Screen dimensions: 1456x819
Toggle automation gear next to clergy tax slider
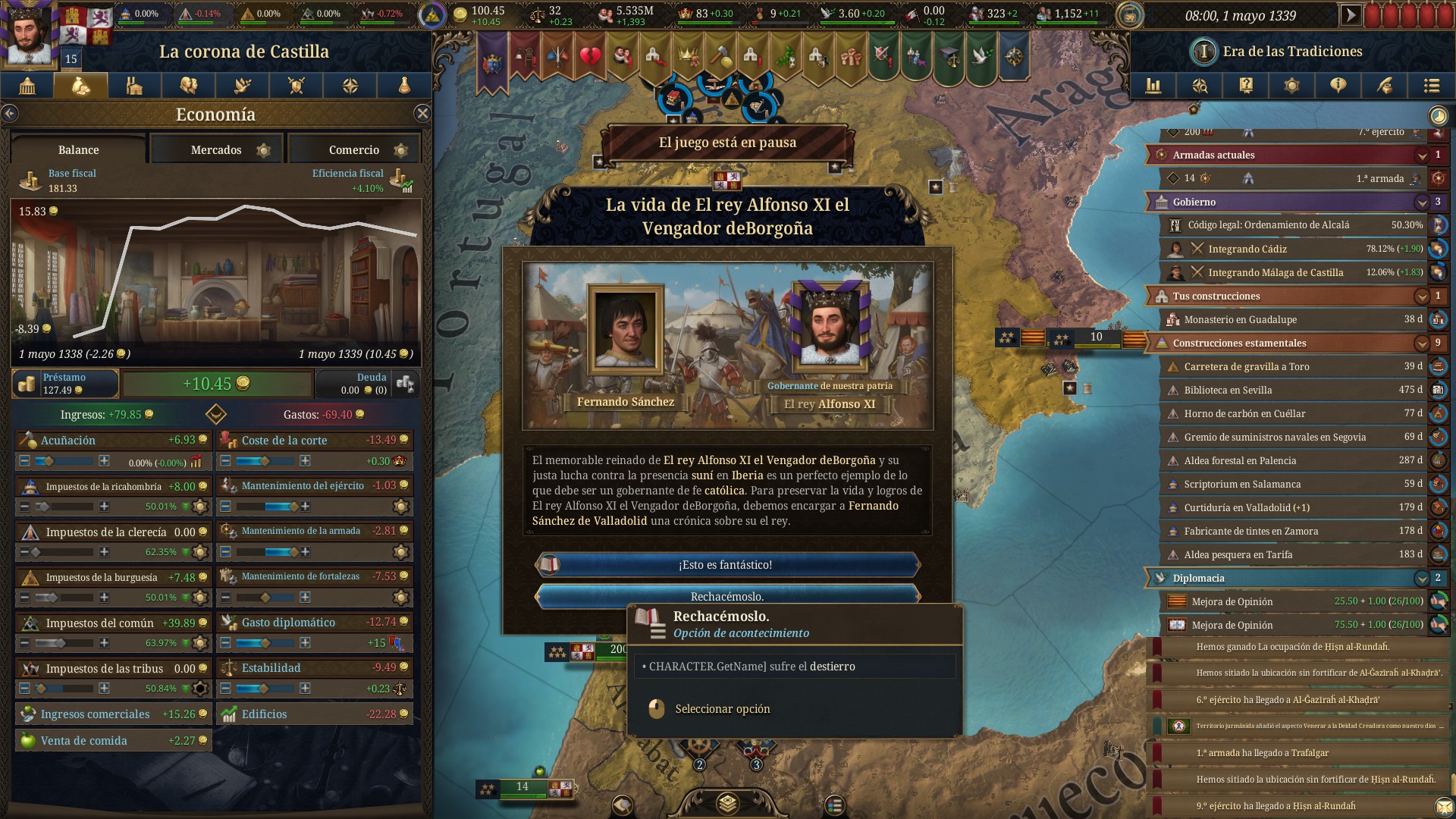click(199, 552)
